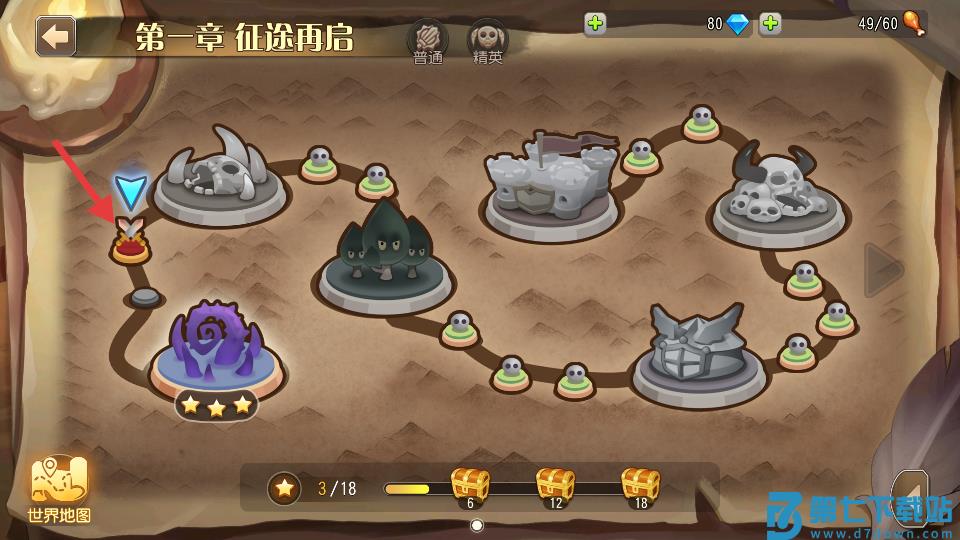Image resolution: width=960 pixels, height=540 pixels.
Task: Switch to the 普通 difficulty tab
Action: point(427,40)
